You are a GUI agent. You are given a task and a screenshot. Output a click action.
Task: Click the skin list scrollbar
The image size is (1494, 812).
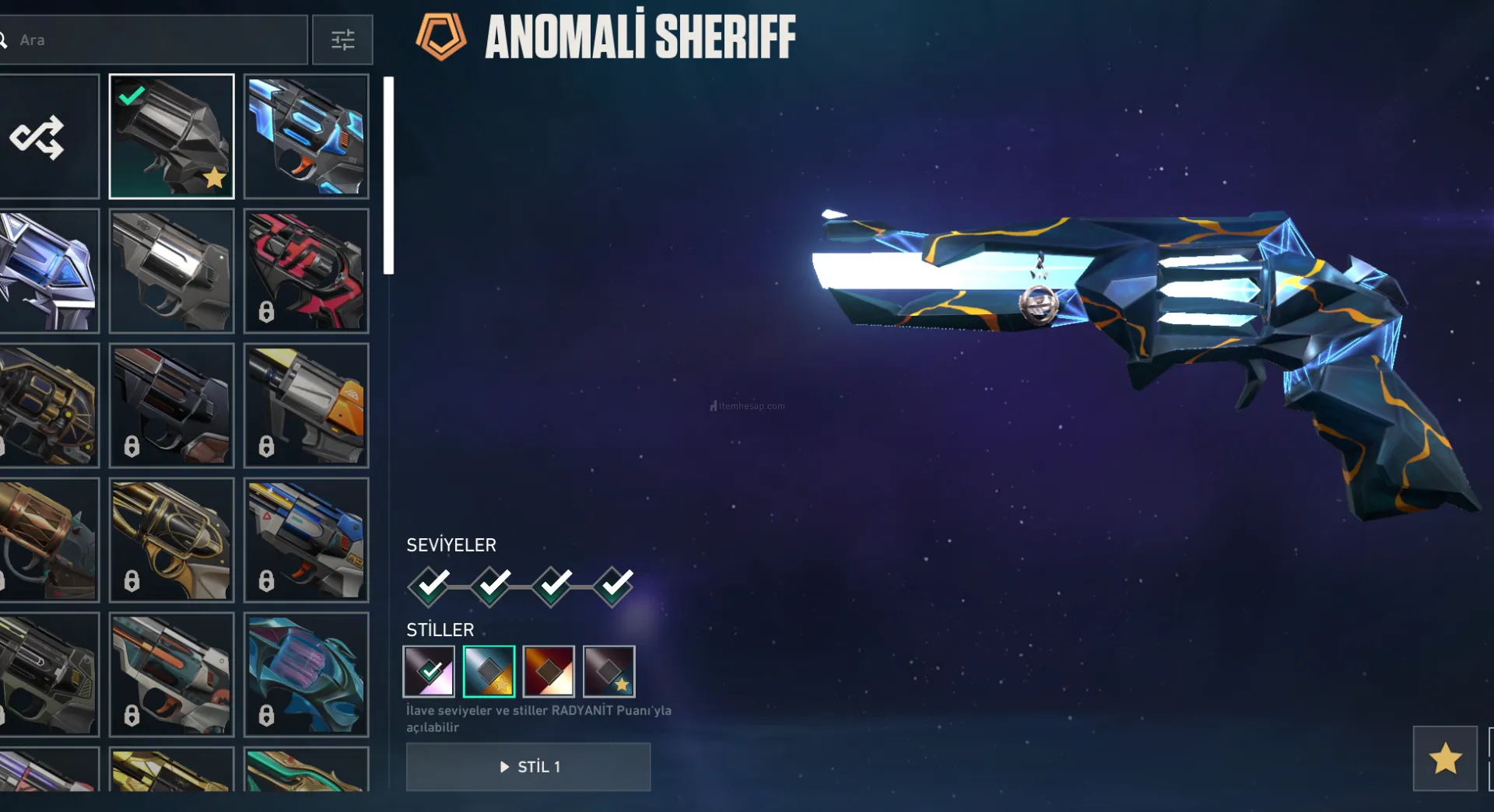(388, 176)
